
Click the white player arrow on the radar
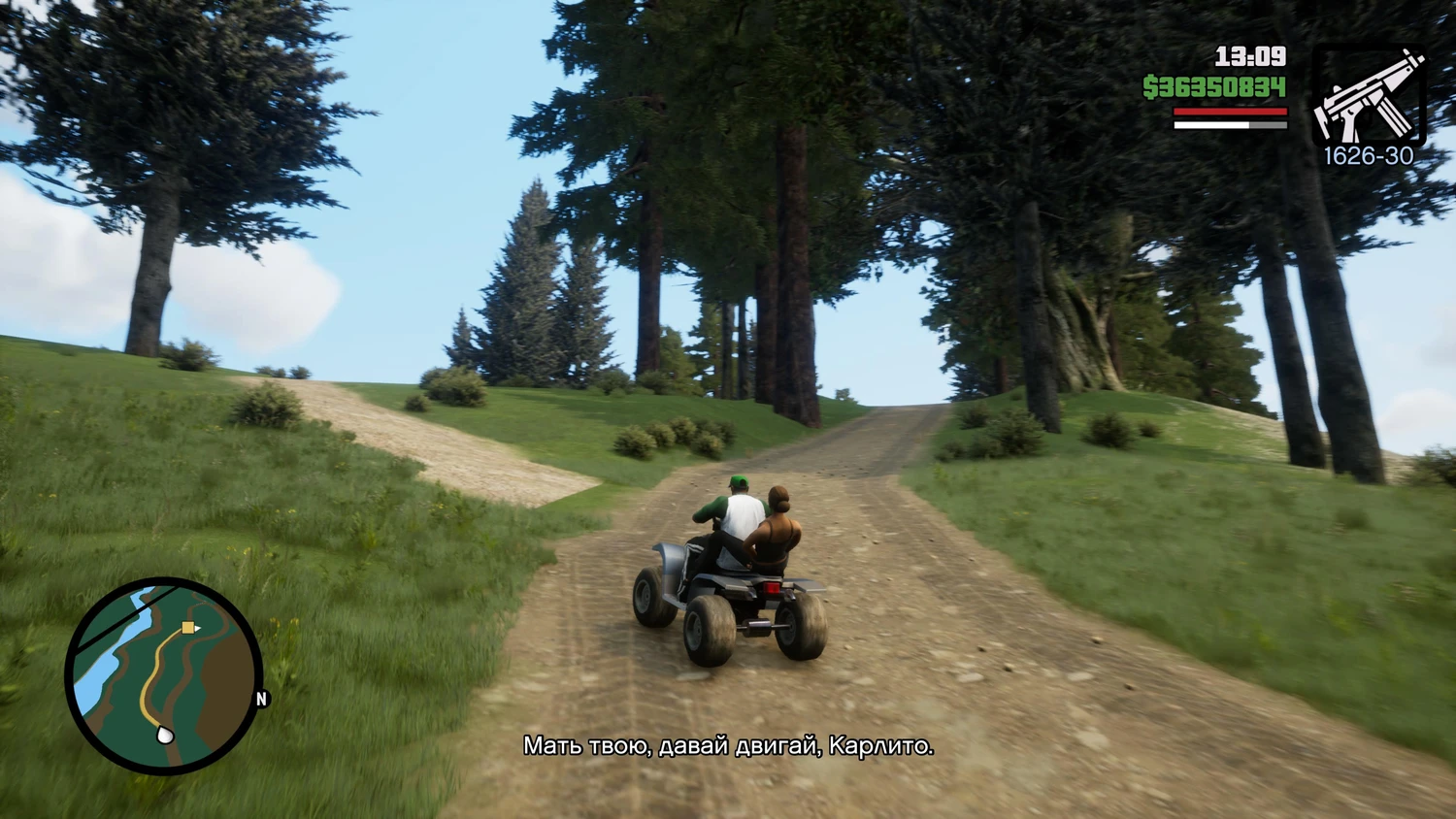point(165,735)
